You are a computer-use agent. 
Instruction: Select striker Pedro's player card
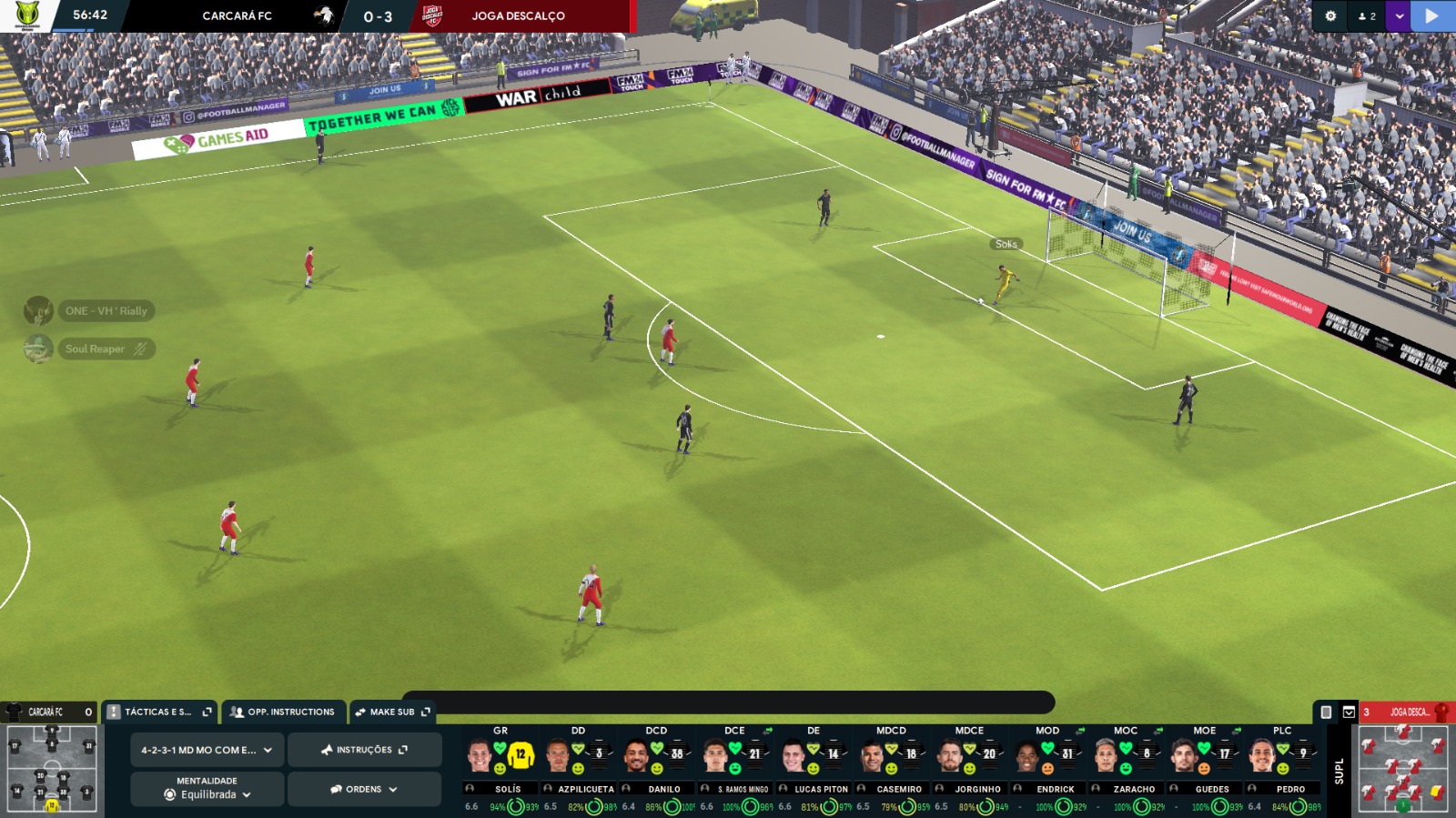pos(1282,764)
